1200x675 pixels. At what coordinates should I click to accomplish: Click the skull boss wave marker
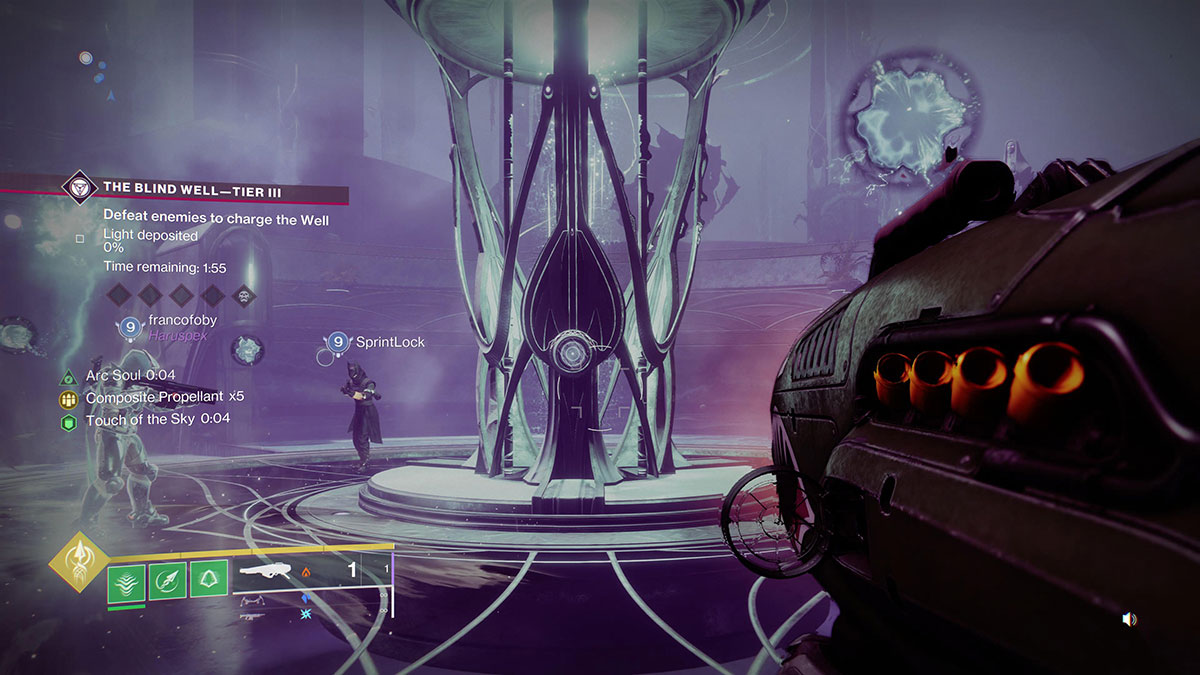[243, 294]
